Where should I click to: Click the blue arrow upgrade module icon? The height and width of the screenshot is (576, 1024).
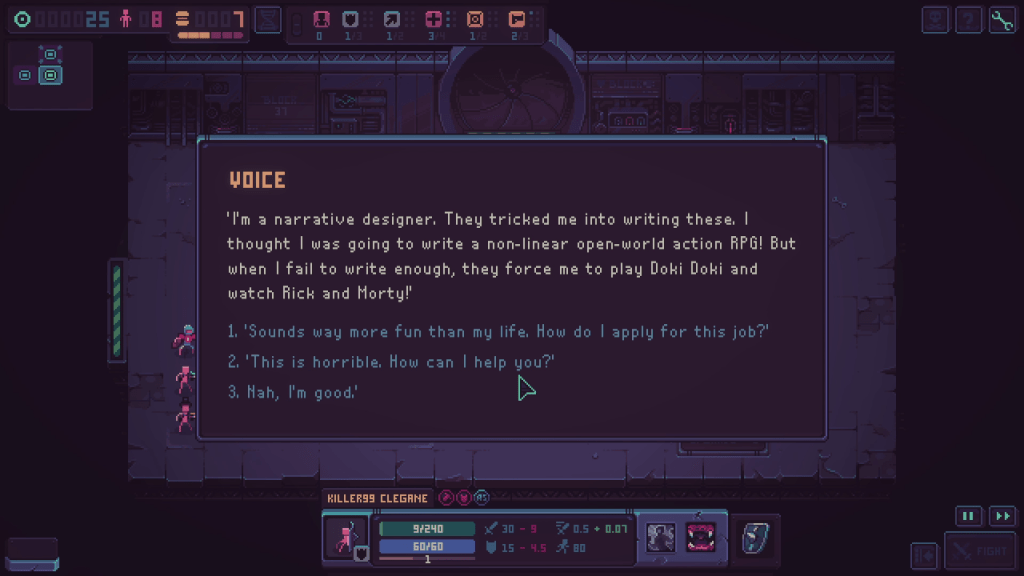[x=391, y=19]
